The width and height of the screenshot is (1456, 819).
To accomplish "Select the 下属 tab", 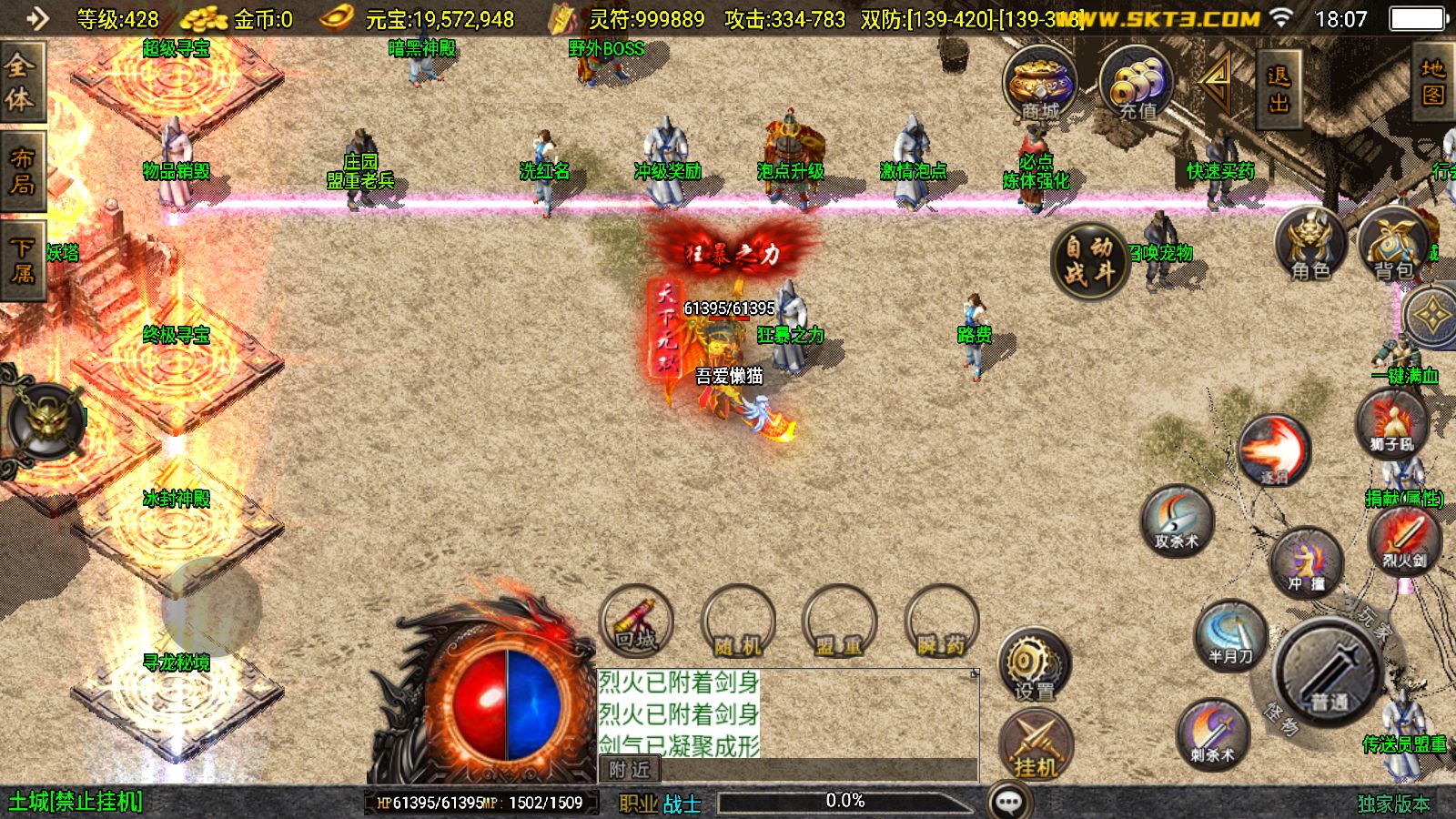I will (21, 261).
